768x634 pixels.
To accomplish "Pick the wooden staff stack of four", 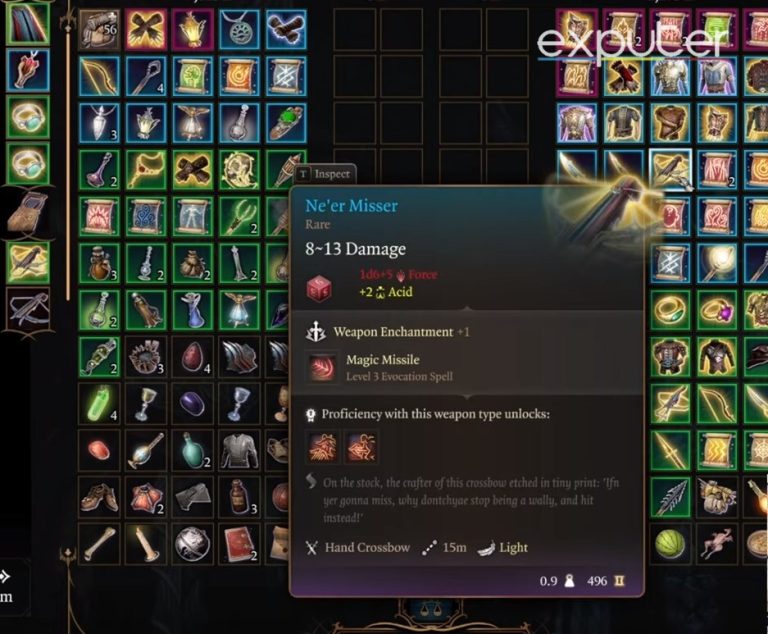I will pos(146,76).
